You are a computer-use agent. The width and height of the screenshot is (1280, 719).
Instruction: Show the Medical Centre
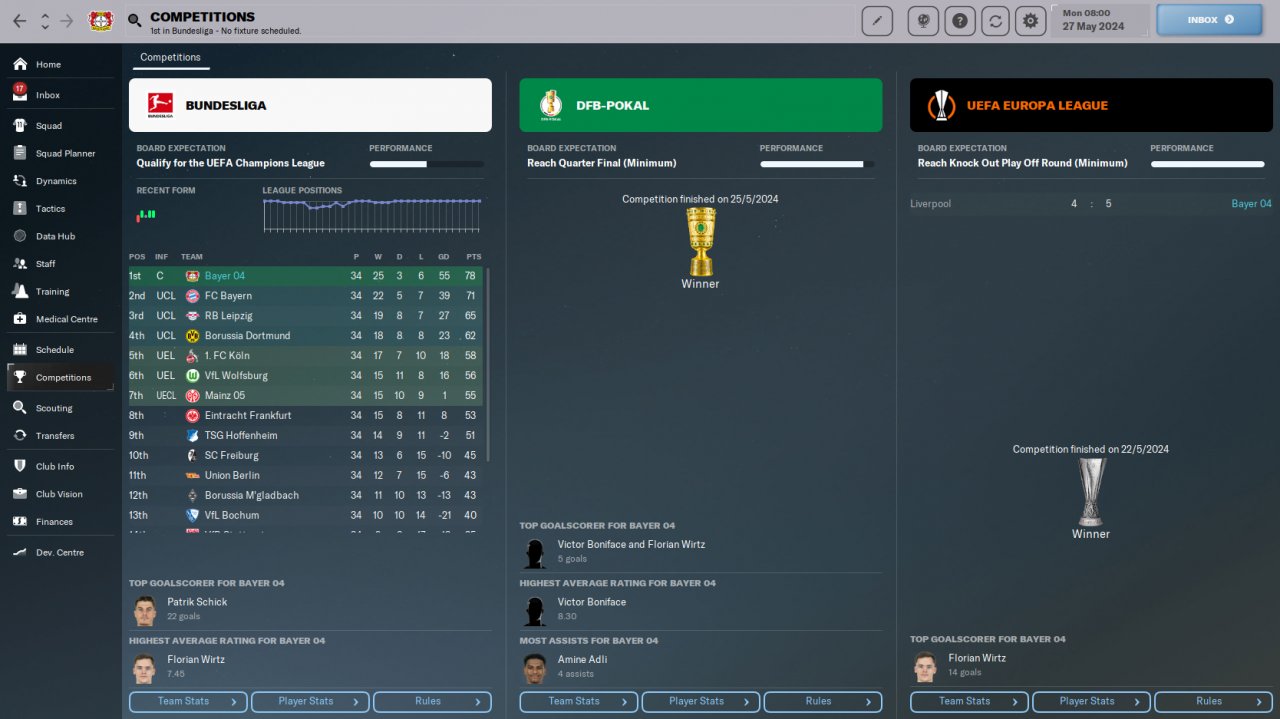coord(66,319)
